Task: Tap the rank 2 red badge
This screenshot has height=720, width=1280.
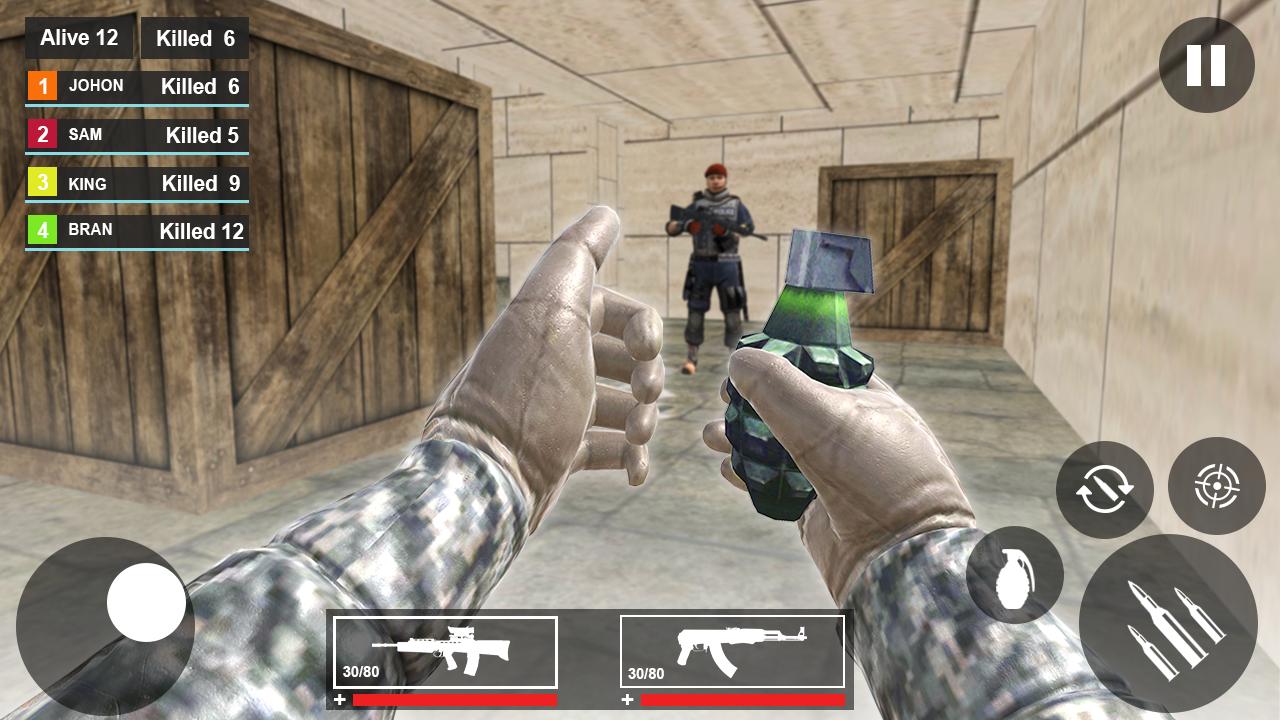Action: (x=43, y=135)
